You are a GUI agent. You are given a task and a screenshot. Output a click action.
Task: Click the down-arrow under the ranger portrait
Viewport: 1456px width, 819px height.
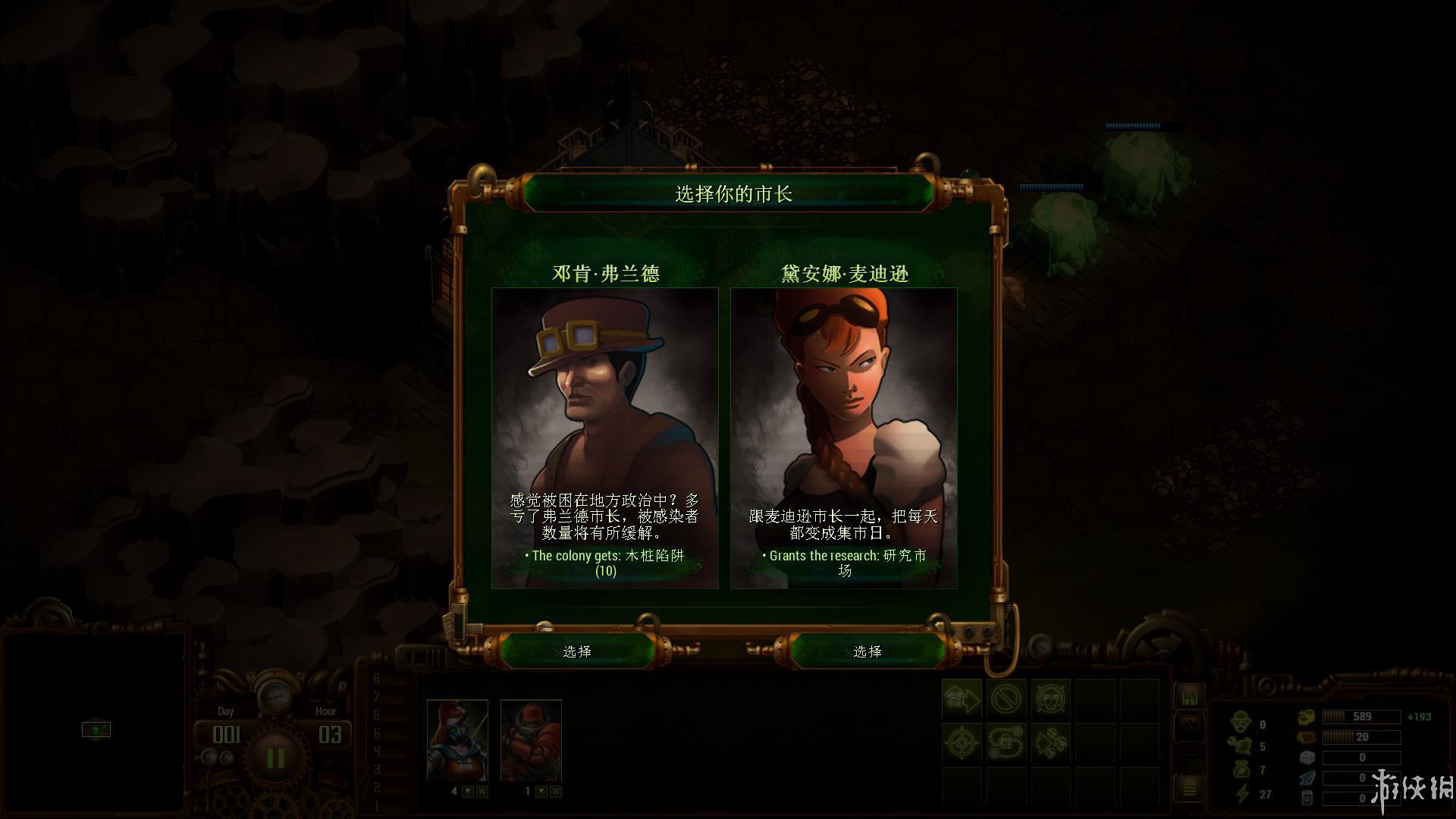tap(468, 792)
